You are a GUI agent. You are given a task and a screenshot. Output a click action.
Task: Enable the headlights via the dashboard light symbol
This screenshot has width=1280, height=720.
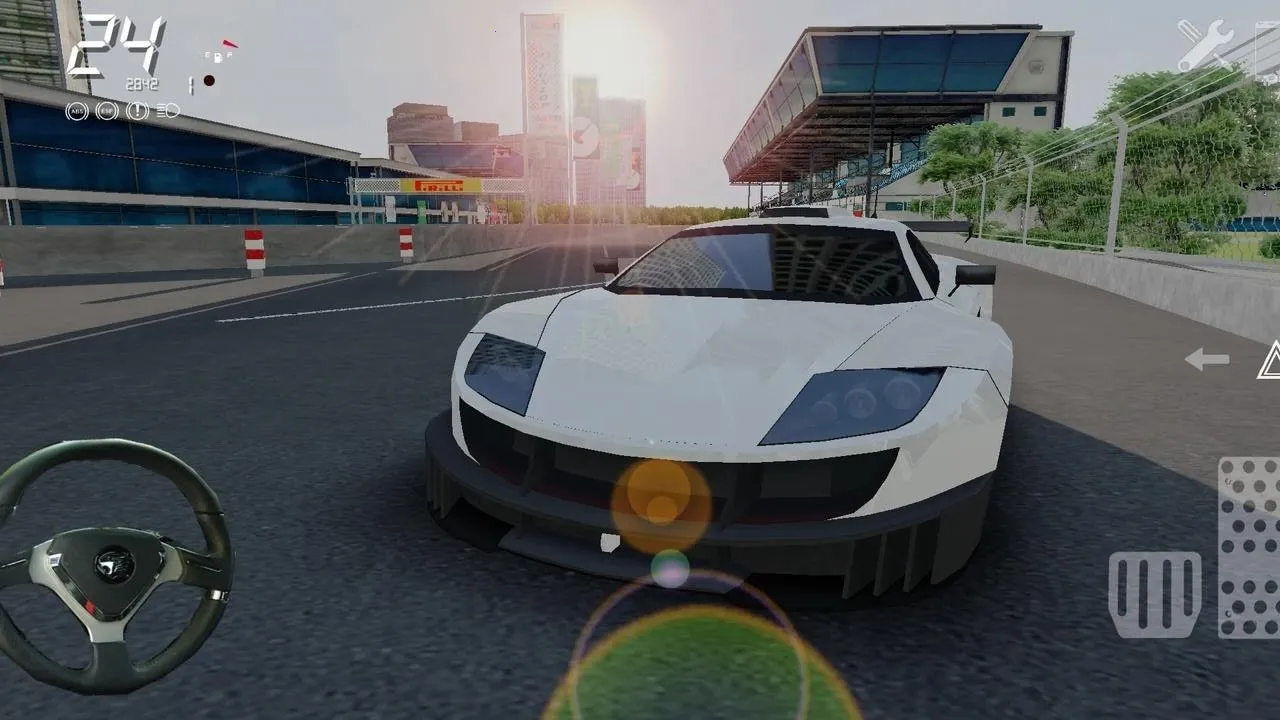pos(167,111)
